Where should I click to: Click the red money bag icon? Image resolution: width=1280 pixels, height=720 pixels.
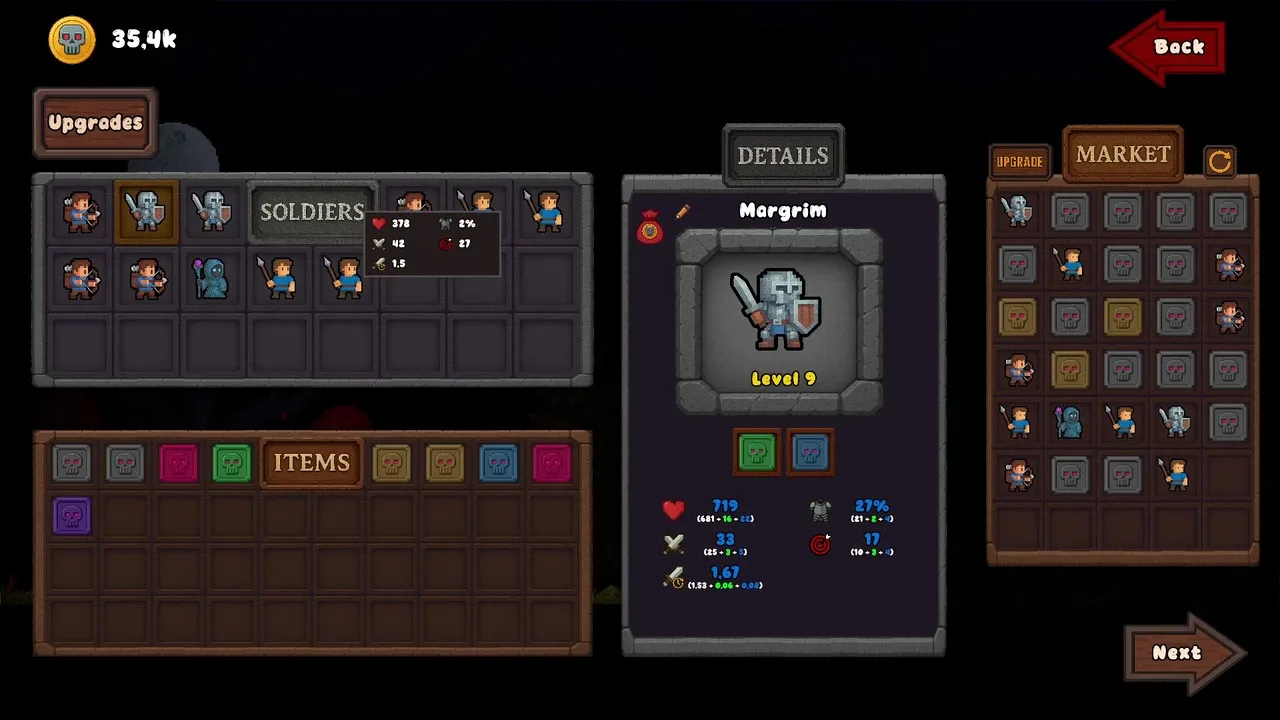650,229
